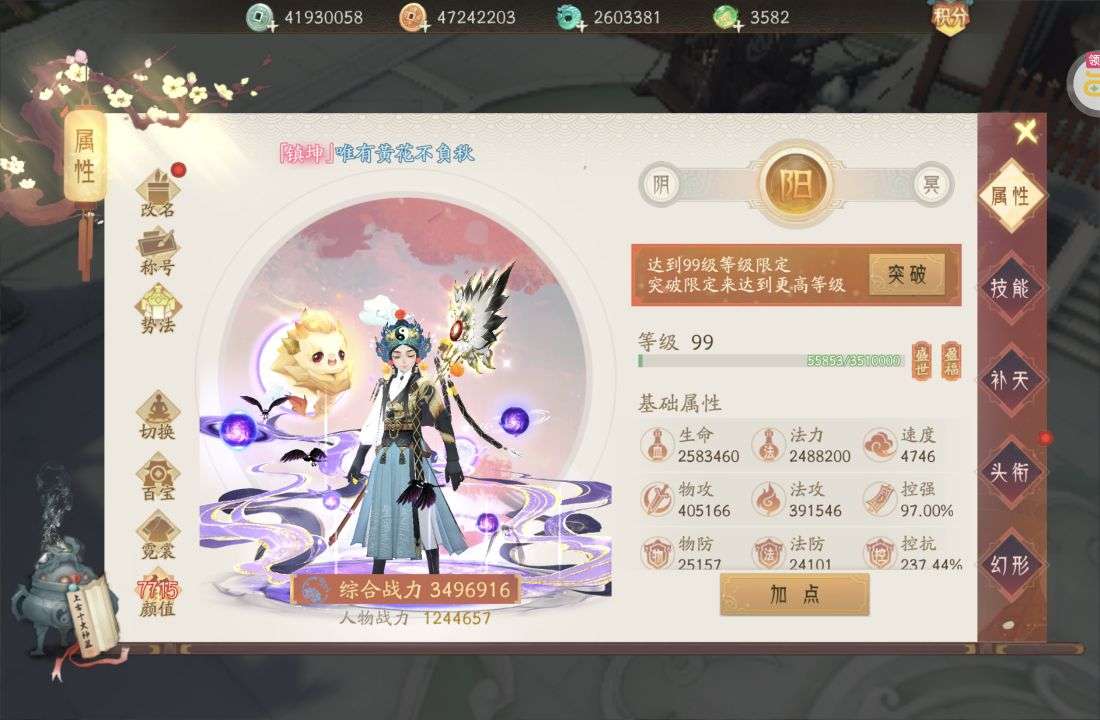Open the 补天 tab
The height and width of the screenshot is (720, 1100).
[x=1010, y=380]
